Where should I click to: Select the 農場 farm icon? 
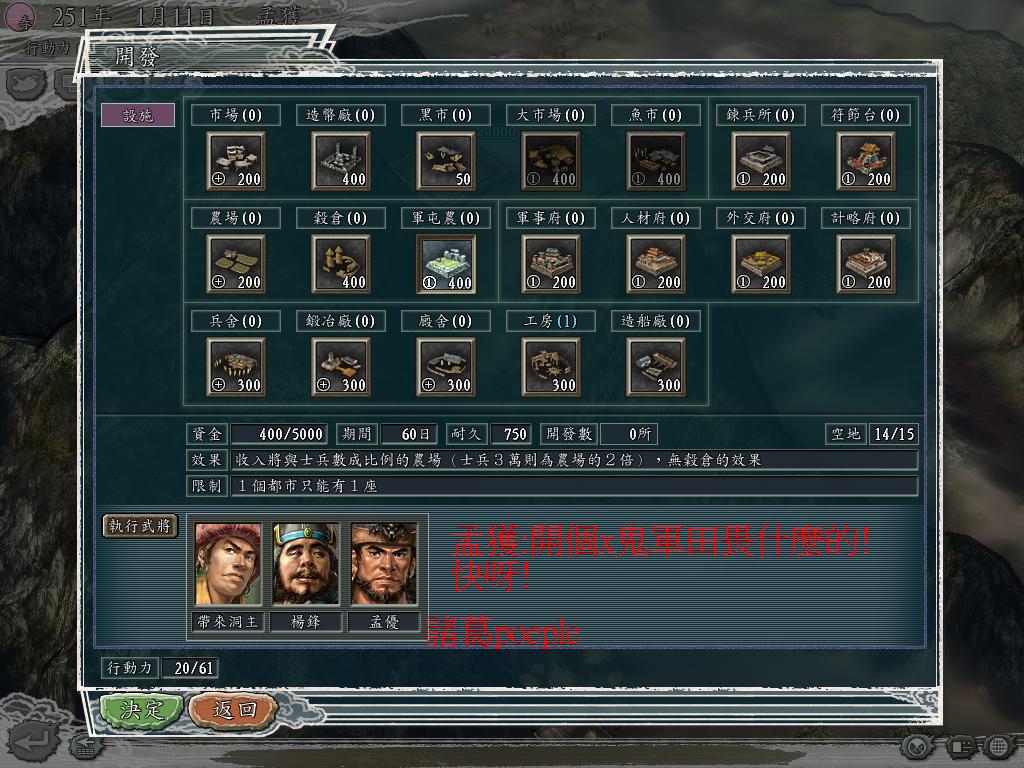pos(236,264)
